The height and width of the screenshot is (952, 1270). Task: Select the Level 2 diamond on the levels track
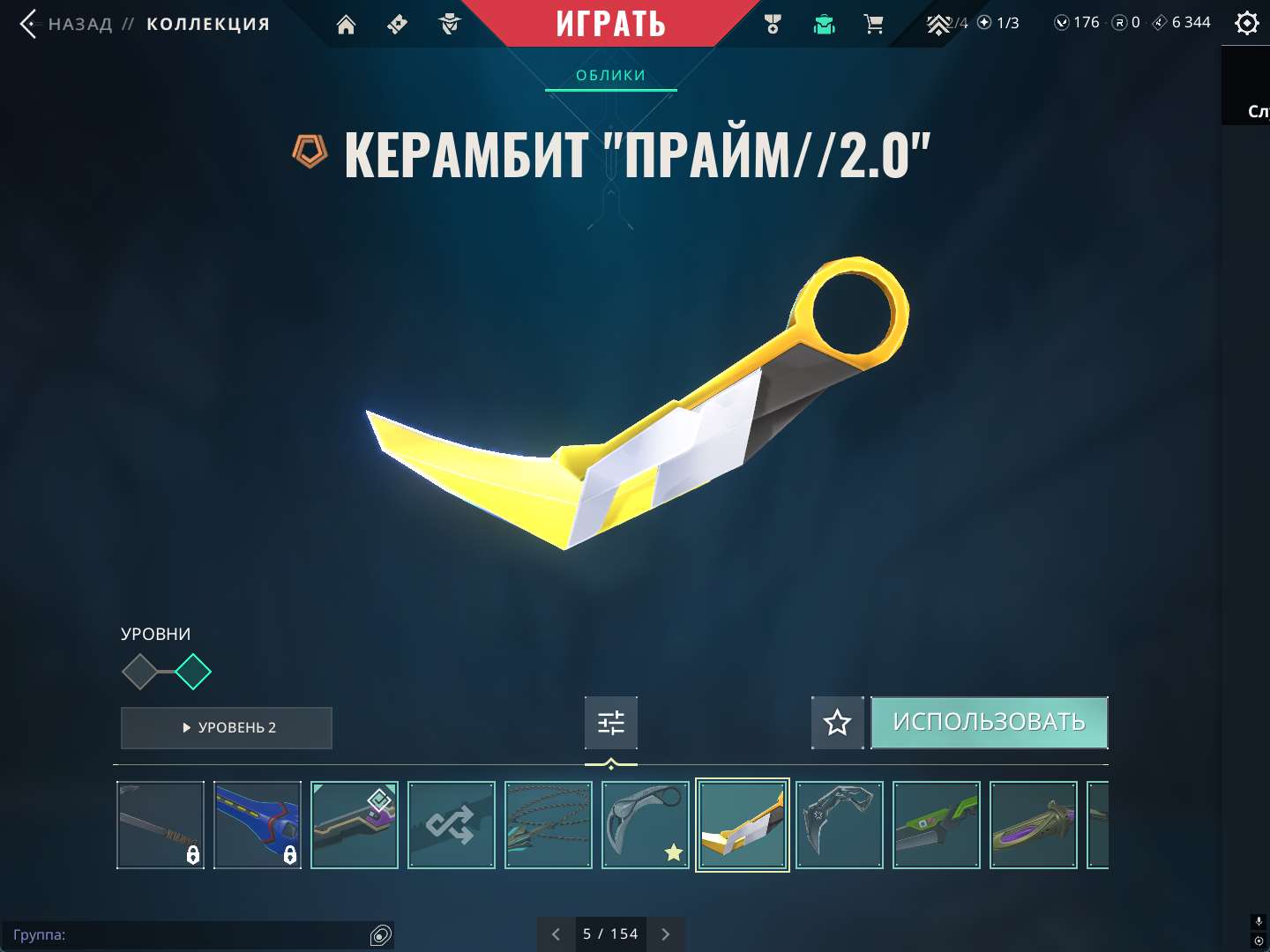193,672
